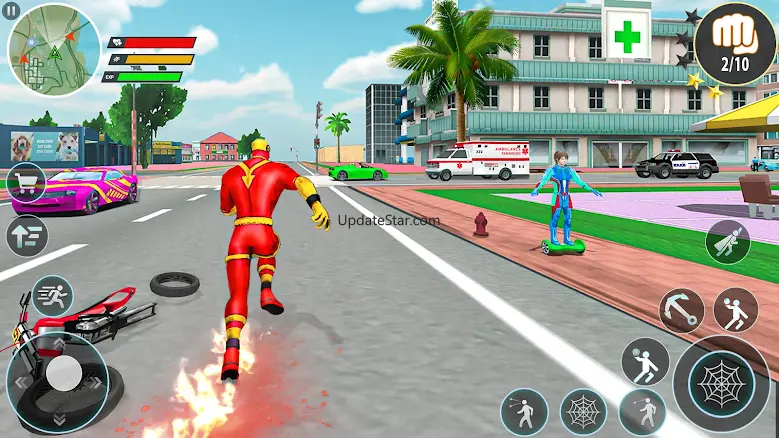Activate the caped hero flying ability

727,241
